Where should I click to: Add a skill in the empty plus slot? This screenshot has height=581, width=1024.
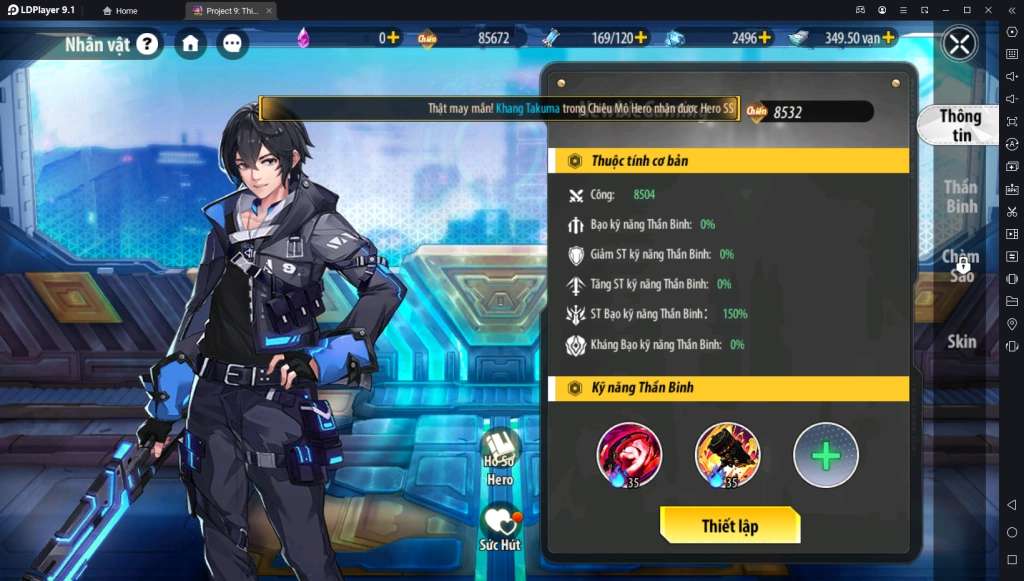click(825, 455)
